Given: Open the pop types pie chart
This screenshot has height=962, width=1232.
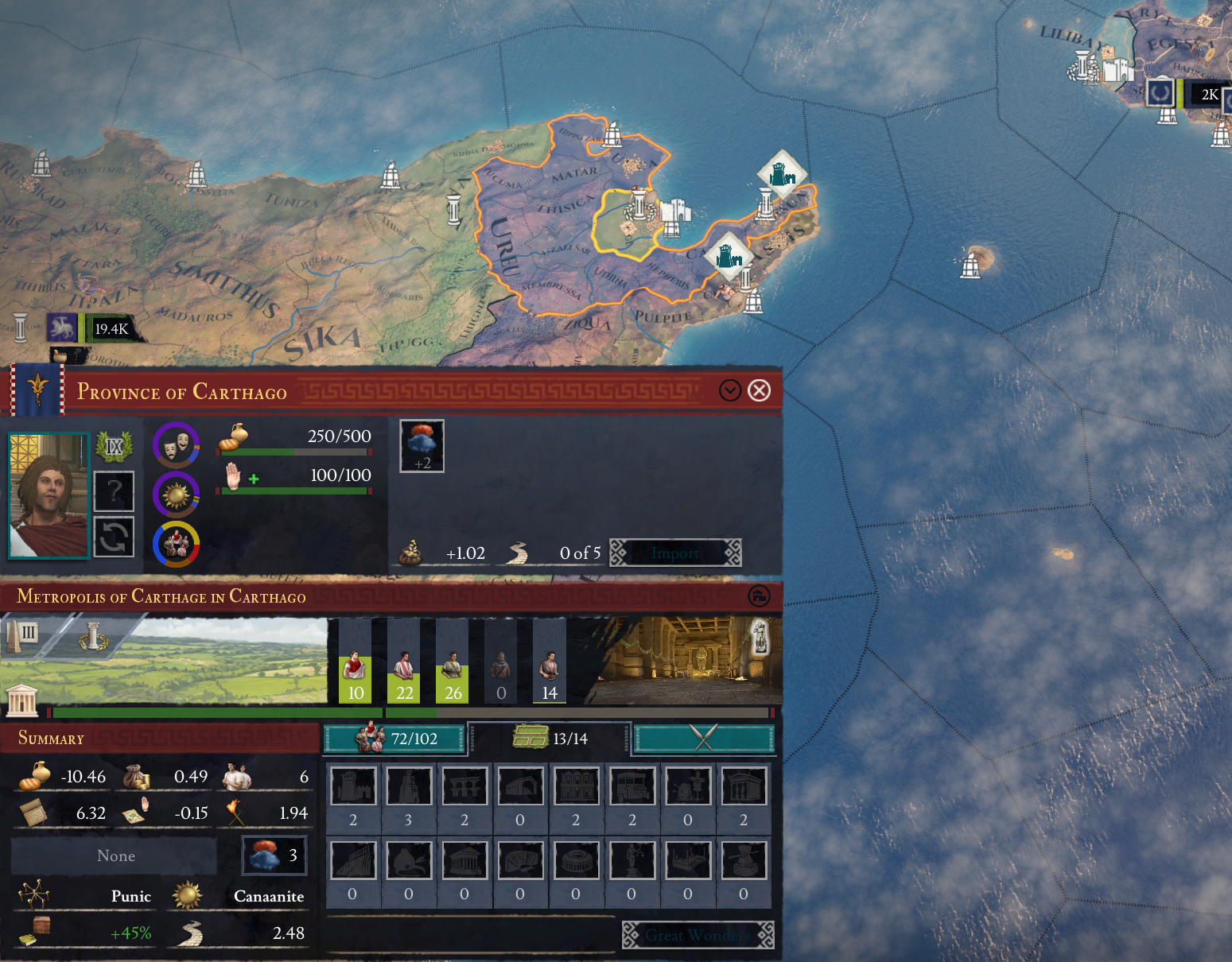Looking at the screenshot, I should pyautogui.click(x=176, y=545).
